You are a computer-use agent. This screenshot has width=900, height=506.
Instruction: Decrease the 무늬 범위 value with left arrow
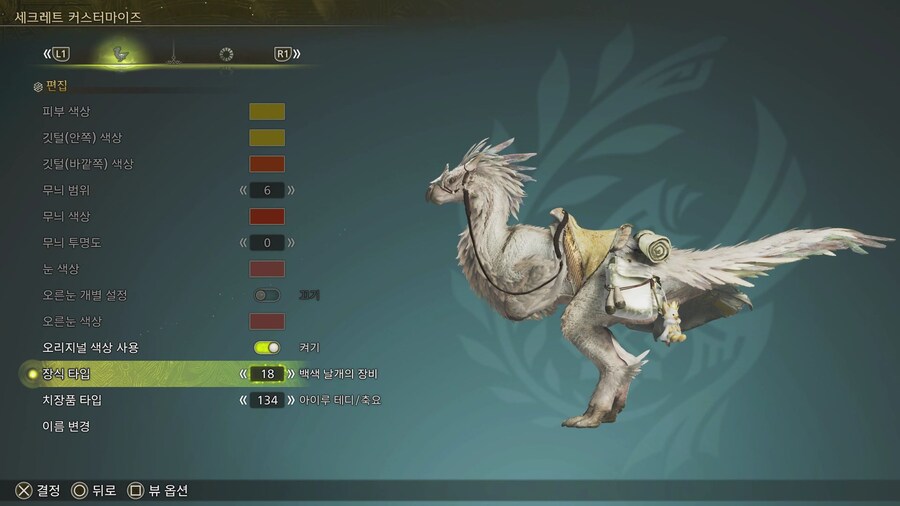(x=243, y=190)
